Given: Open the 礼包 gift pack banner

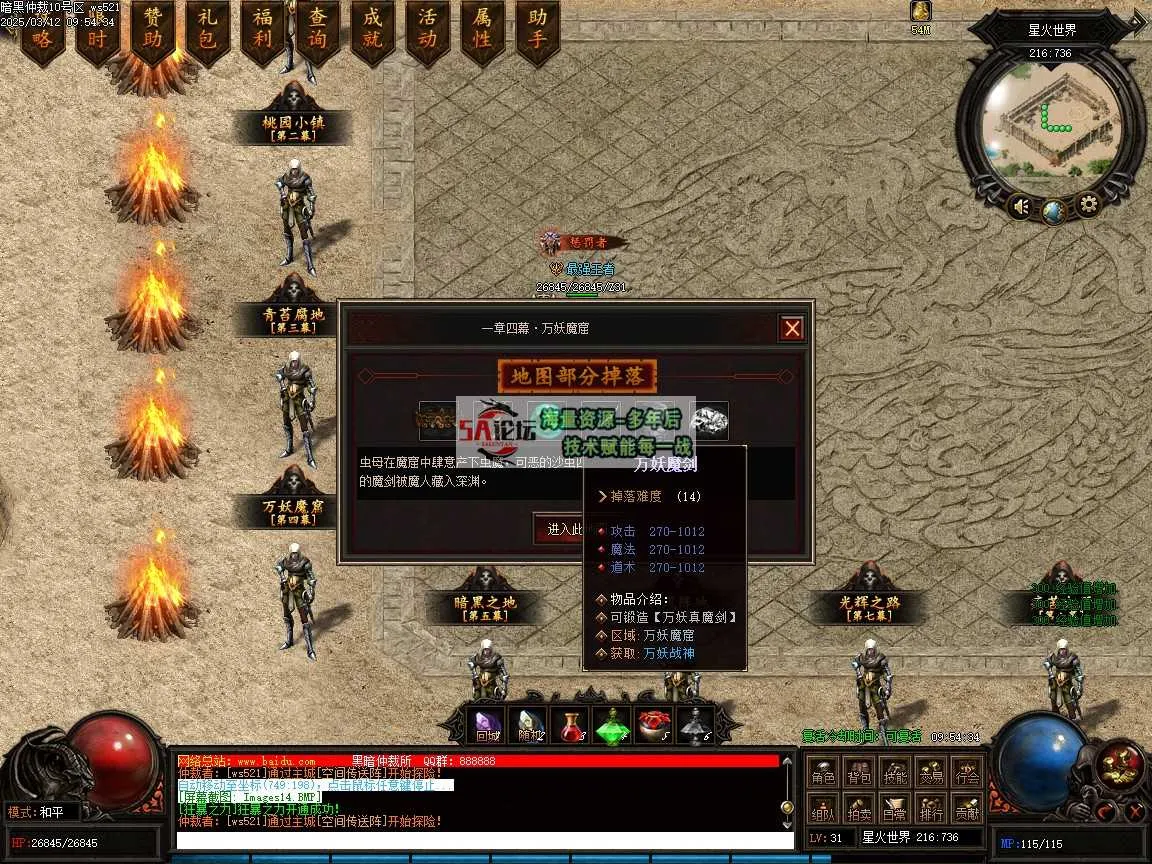Looking at the screenshot, I should [208, 30].
